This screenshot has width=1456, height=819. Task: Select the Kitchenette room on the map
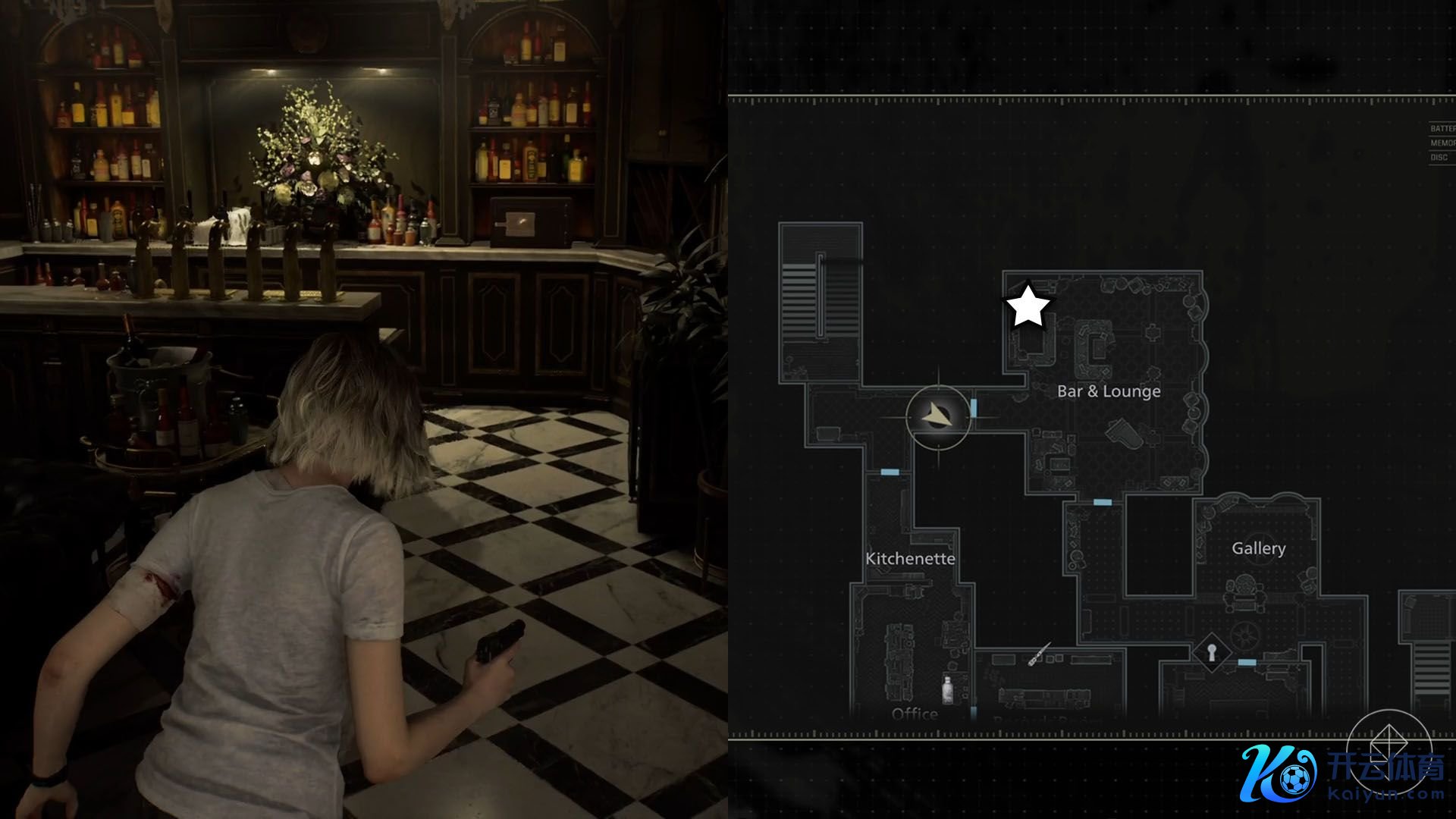[x=910, y=558]
